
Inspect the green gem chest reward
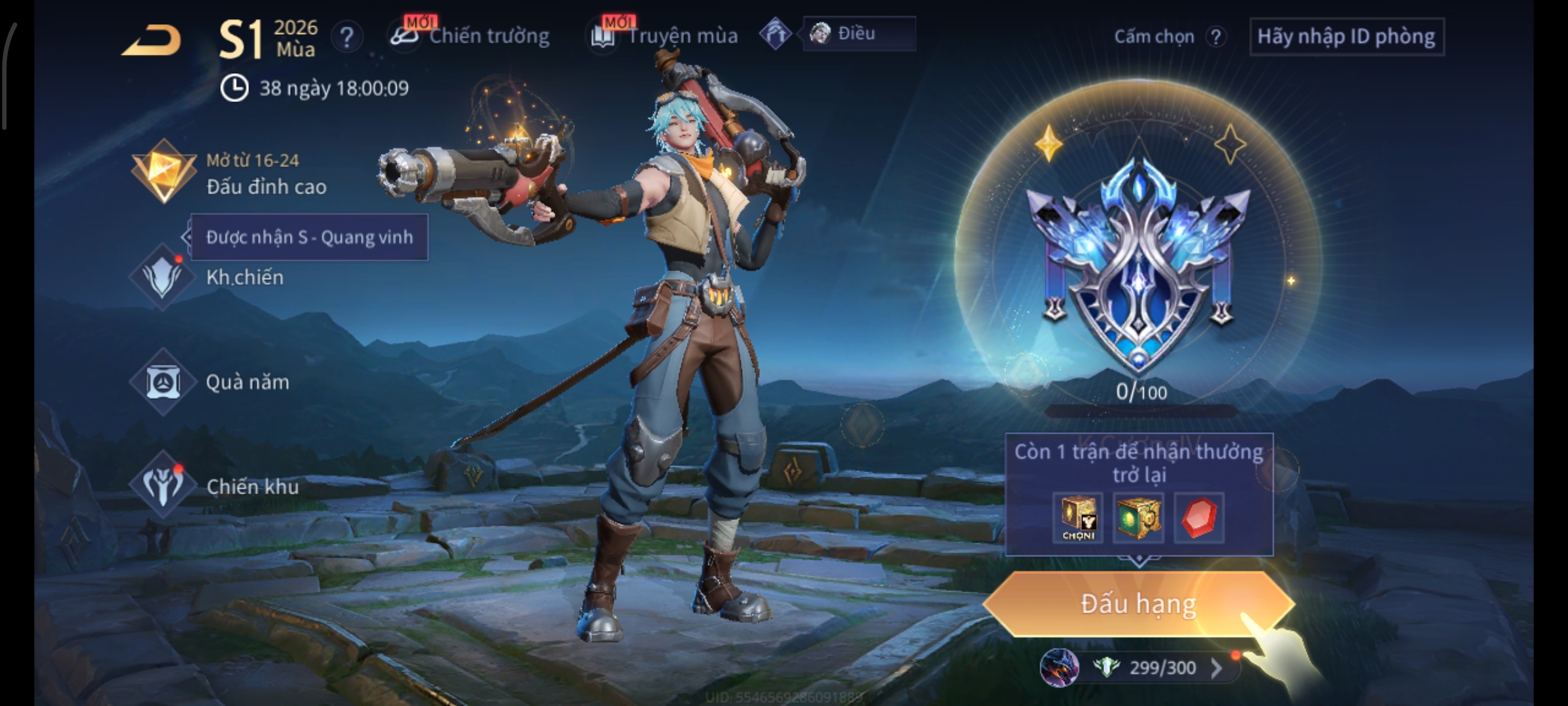(x=1137, y=518)
